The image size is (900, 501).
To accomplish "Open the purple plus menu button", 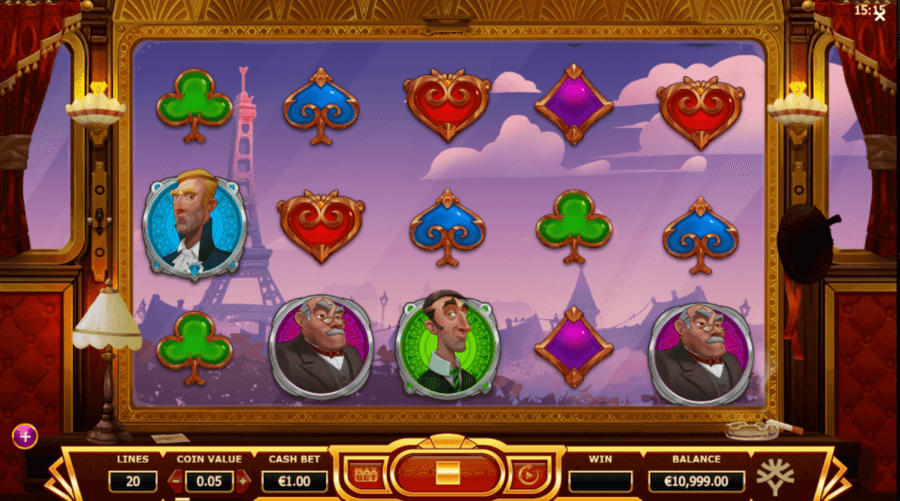I will [24, 436].
